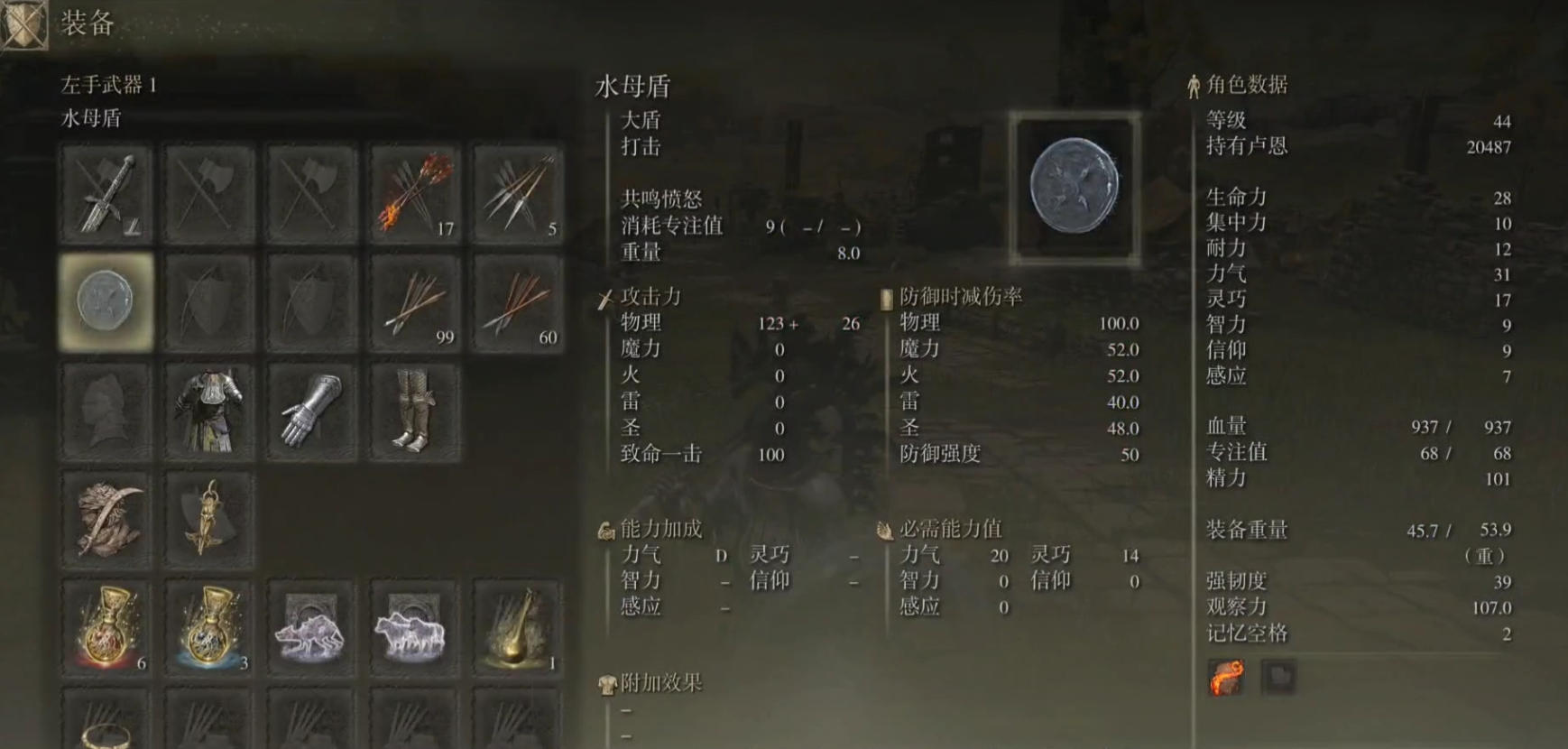Select the equipped chest armor piece
The image size is (1568, 749).
coord(208,411)
